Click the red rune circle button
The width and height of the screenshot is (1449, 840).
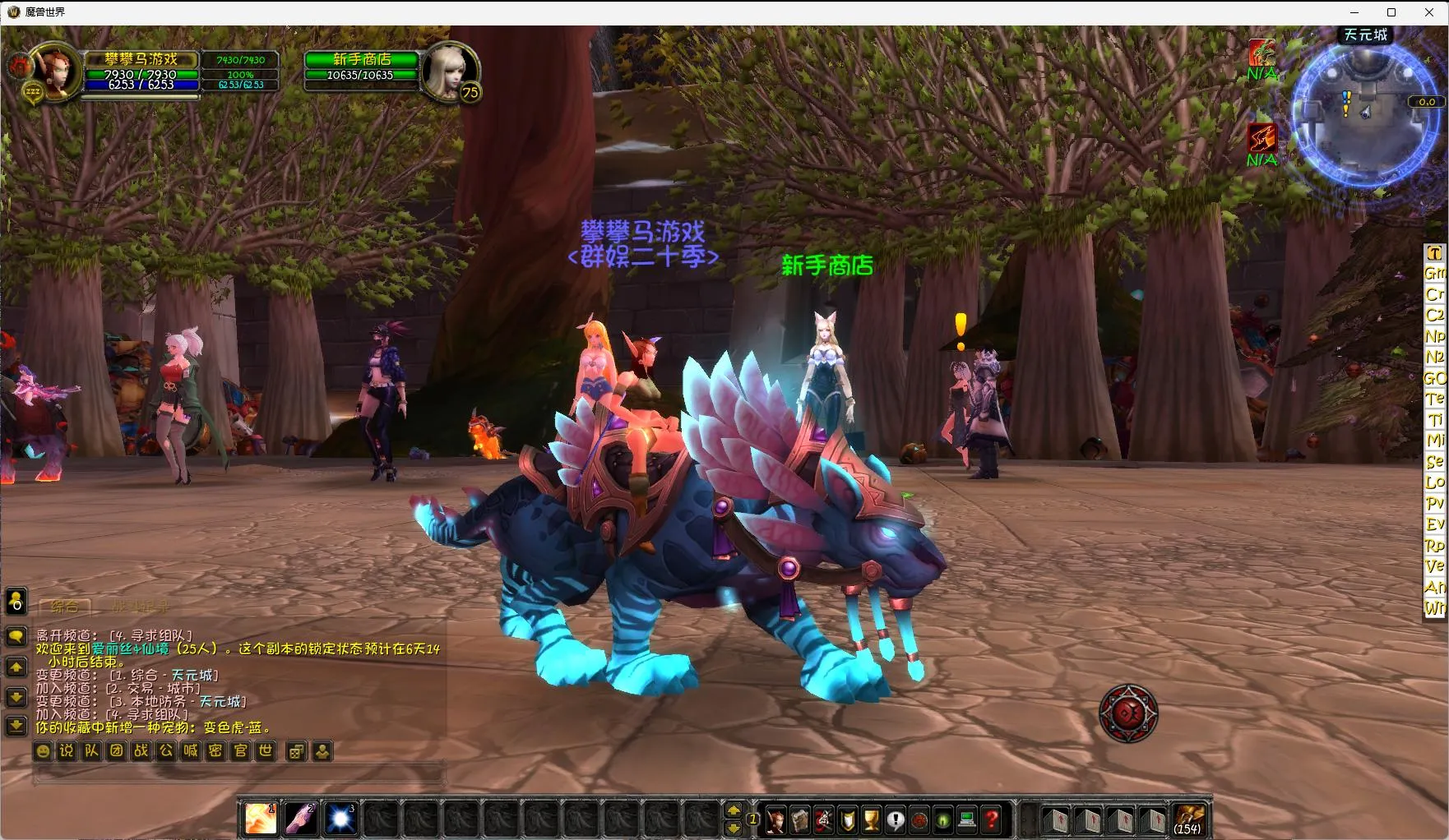click(x=1128, y=713)
